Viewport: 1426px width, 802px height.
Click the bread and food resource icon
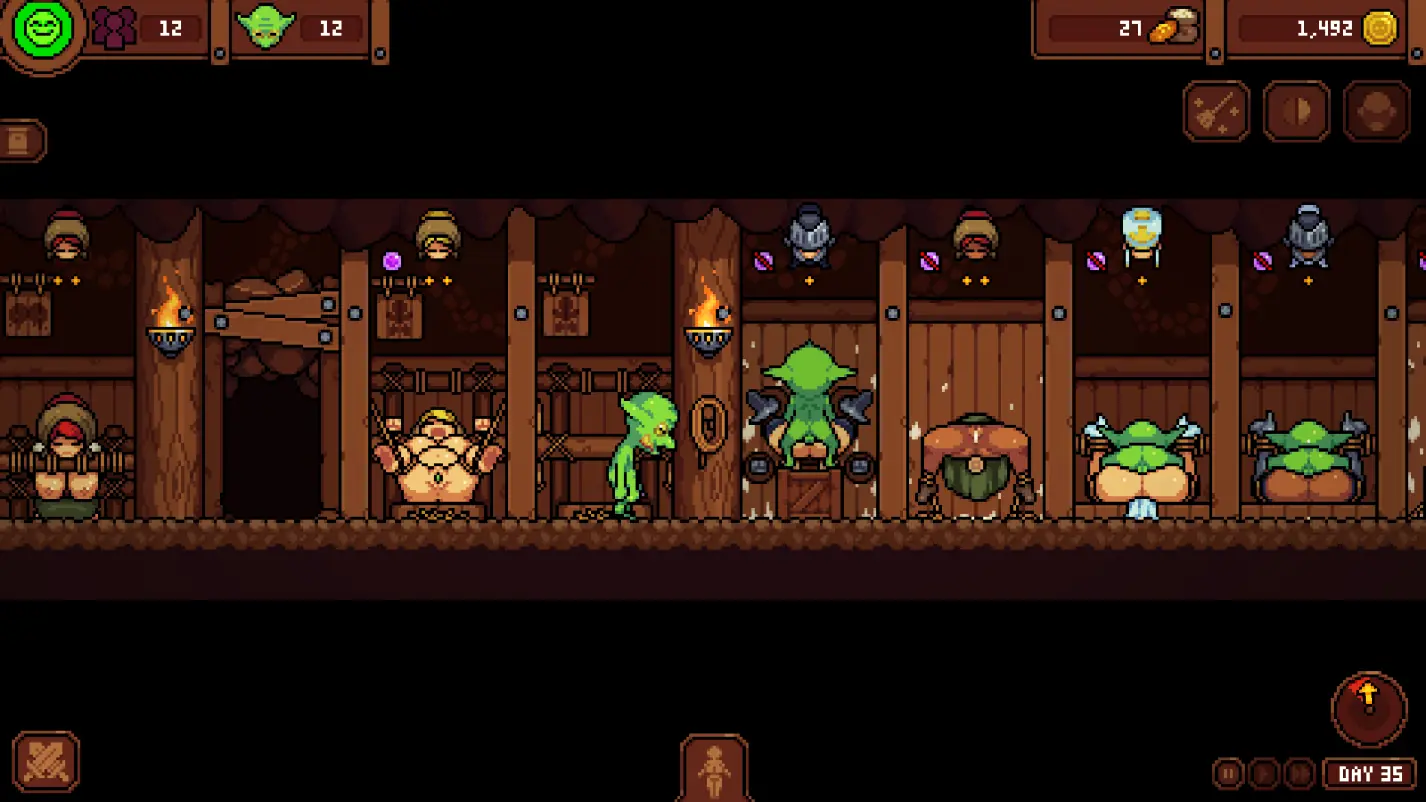[1174, 29]
